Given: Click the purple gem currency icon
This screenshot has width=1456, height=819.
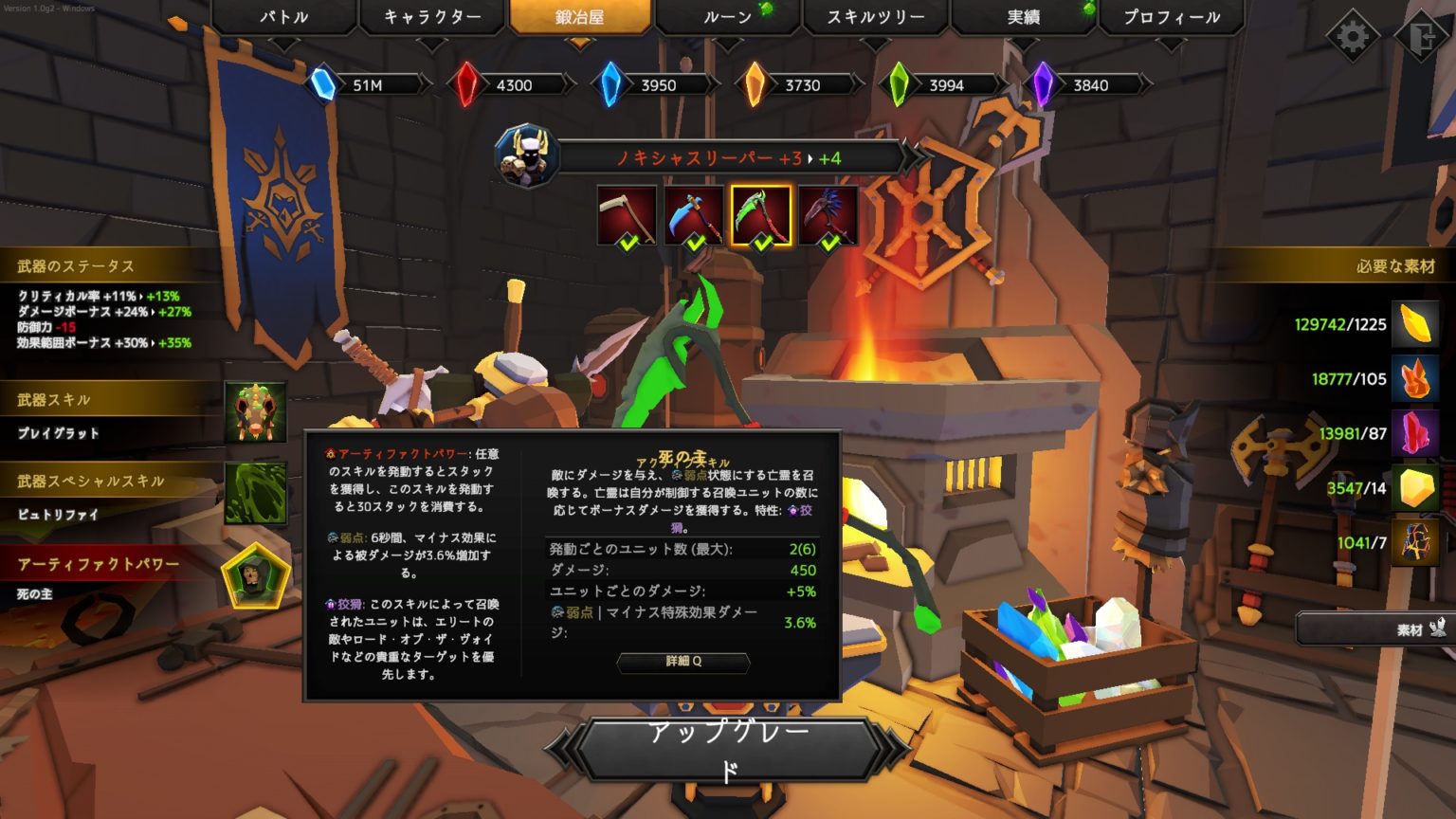Looking at the screenshot, I should click(x=1046, y=84).
